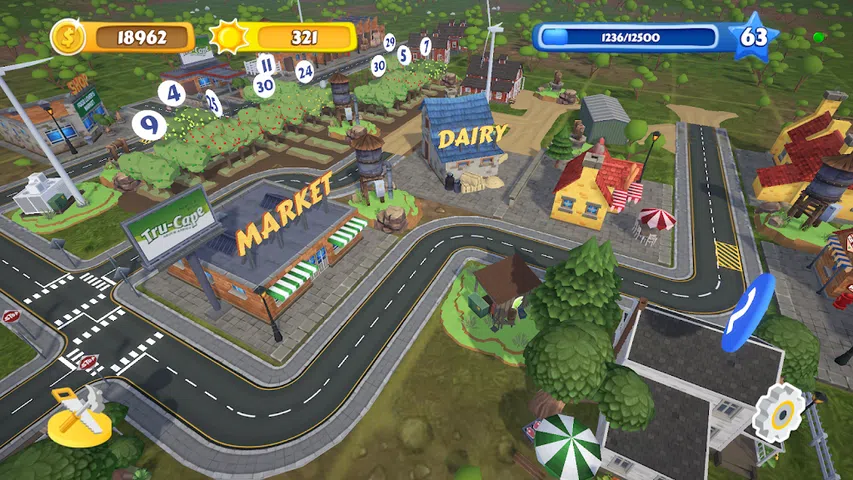This screenshot has width=853, height=480.
Task: Open settings with the gear icon
Action: click(x=779, y=411)
